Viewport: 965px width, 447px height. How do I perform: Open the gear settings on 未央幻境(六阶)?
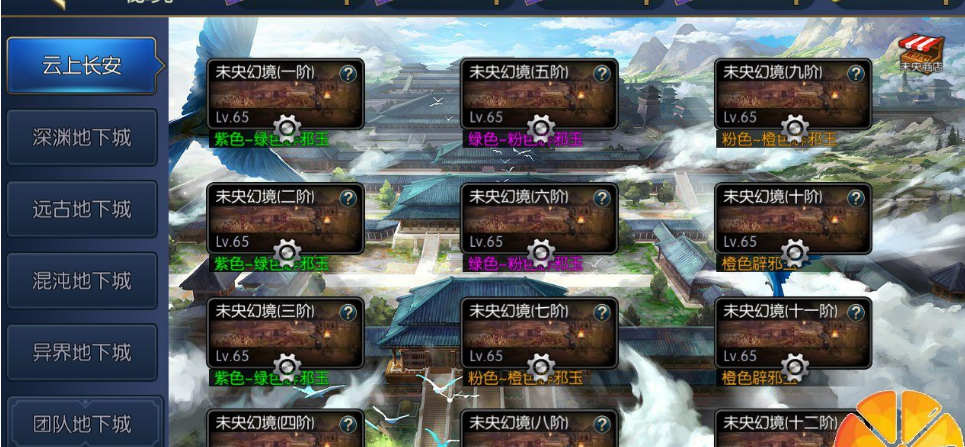[x=540, y=253]
